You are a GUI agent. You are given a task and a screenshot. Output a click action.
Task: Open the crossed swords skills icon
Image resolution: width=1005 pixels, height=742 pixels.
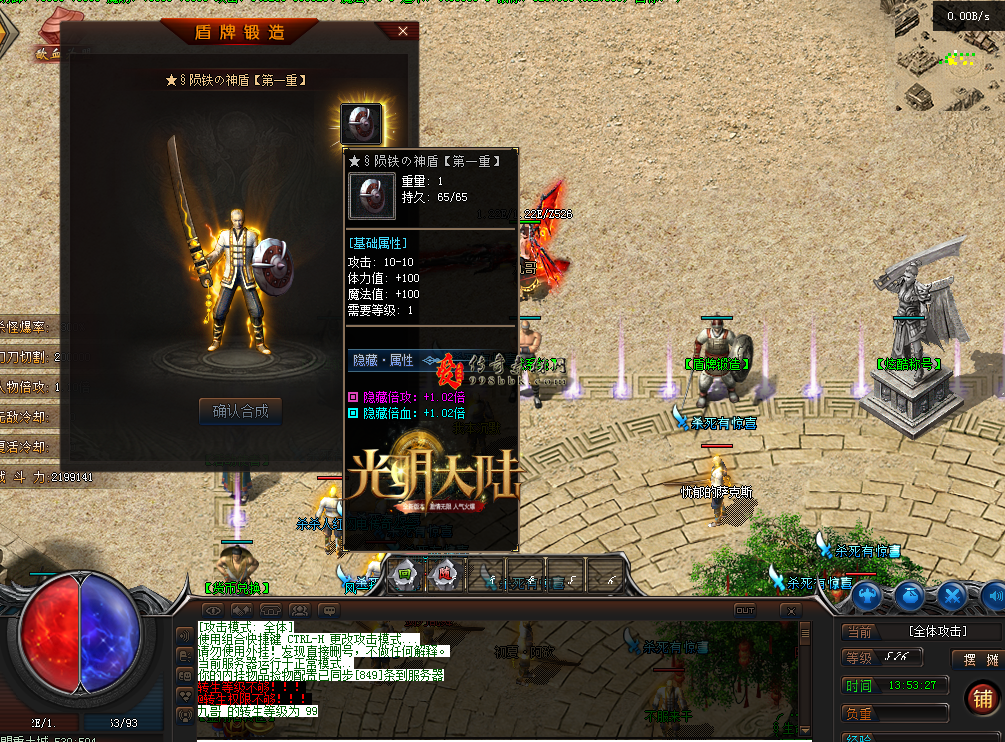pos(952,596)
